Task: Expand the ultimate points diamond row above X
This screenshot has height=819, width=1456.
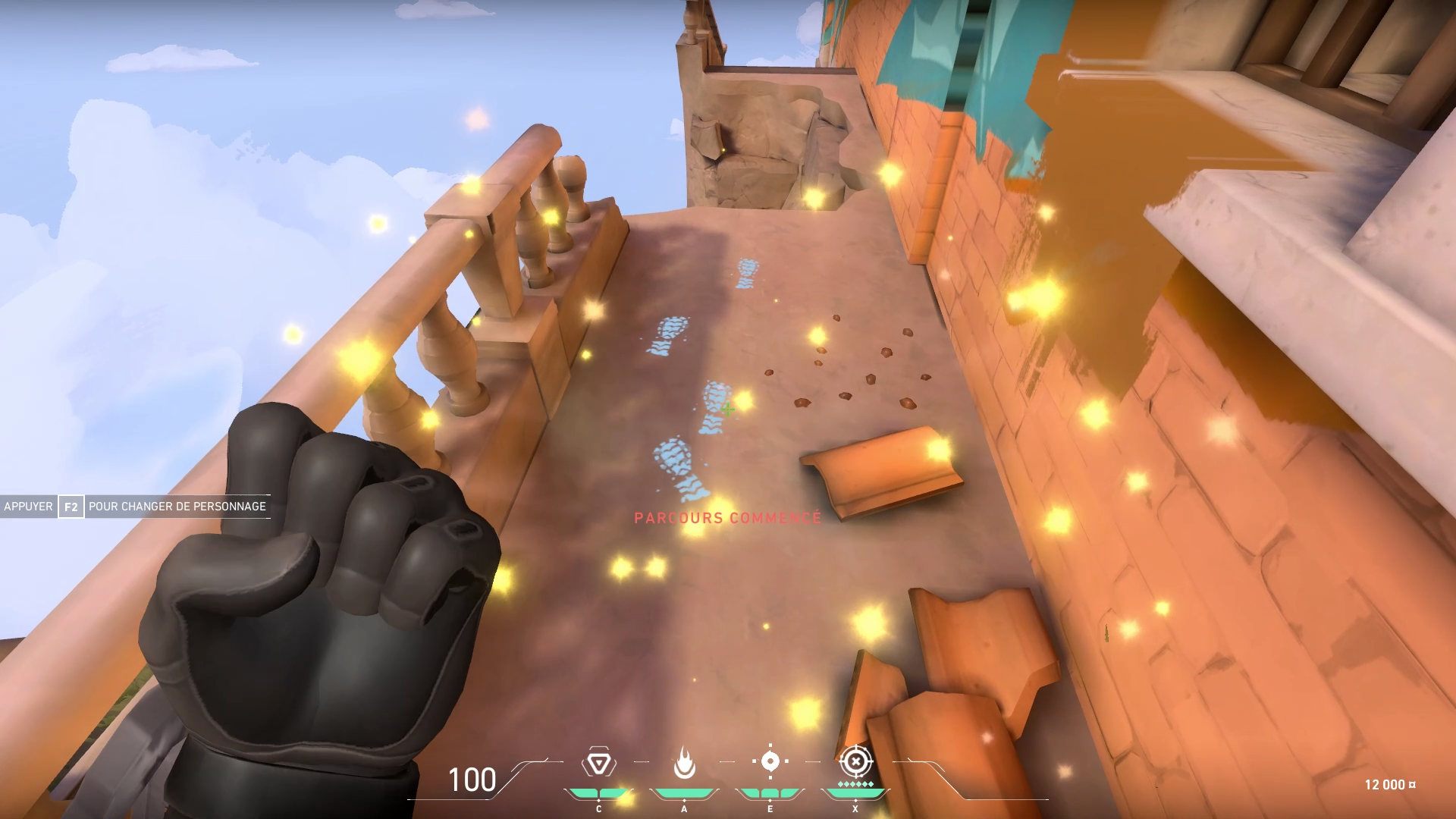Action: pos(855,783)
